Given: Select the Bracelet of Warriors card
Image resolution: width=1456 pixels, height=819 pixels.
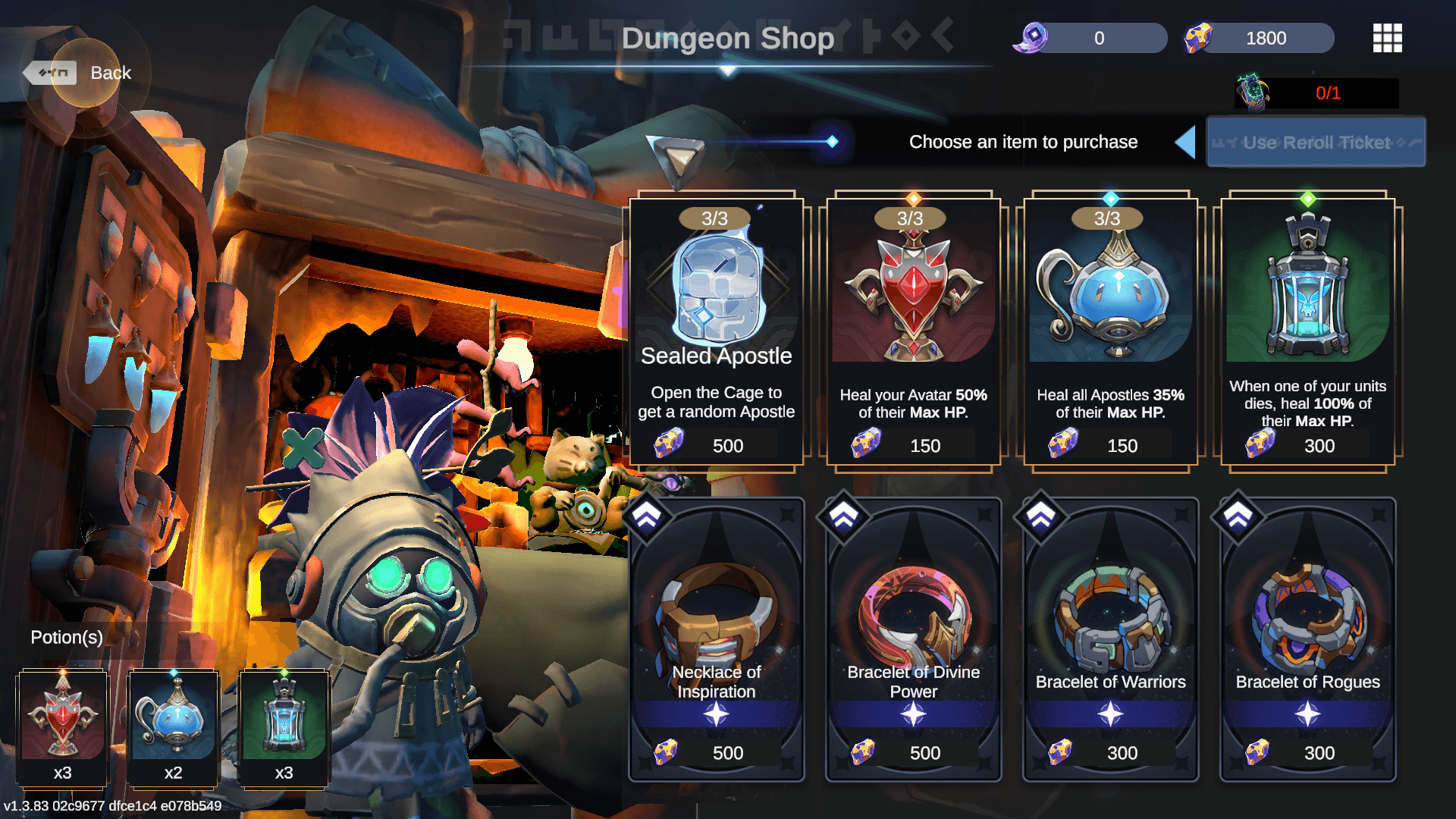Looking at the screenshot, I should pos(1110,639).
